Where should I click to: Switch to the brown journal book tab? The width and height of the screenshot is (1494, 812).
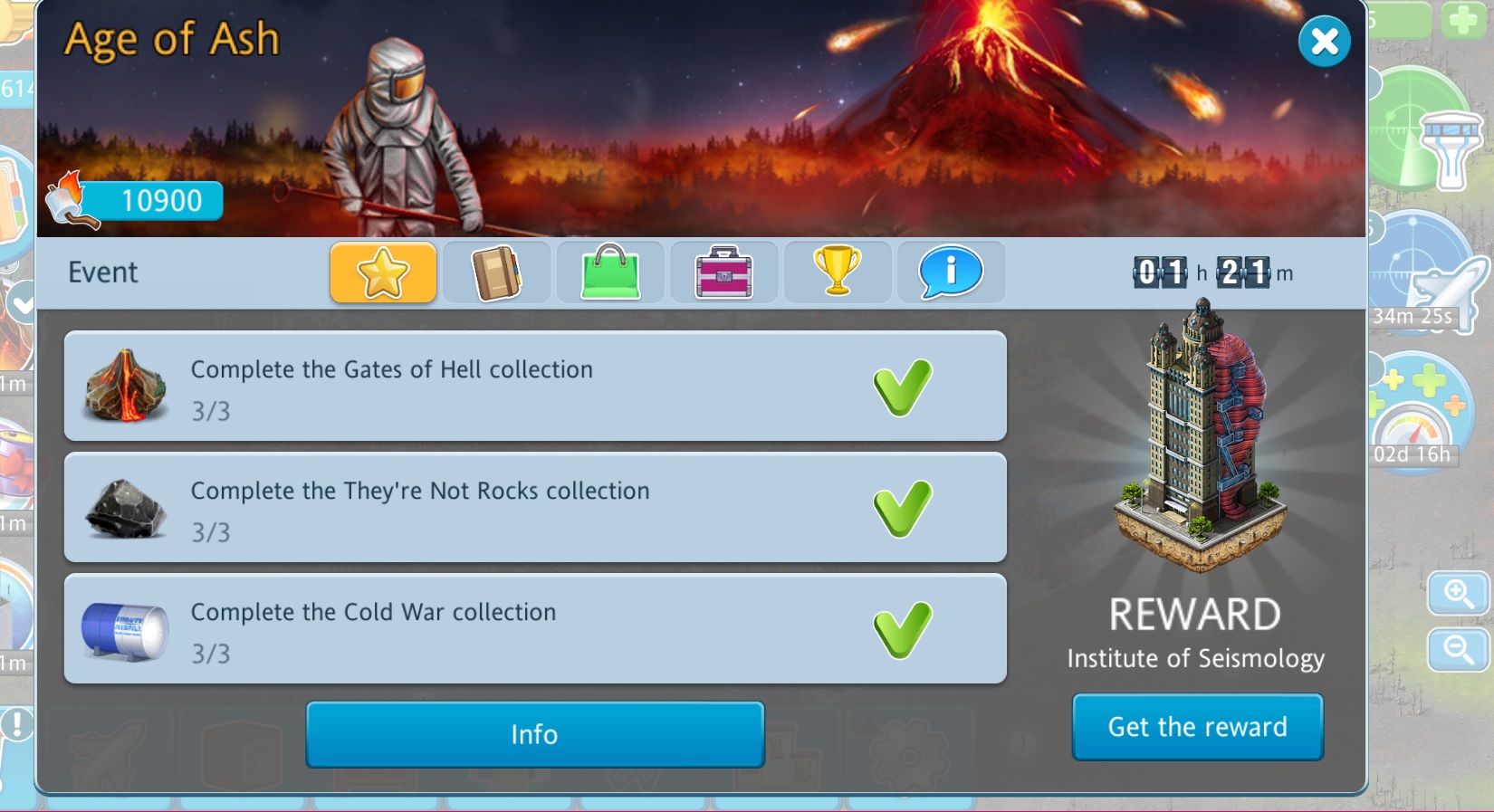[496, 272]
